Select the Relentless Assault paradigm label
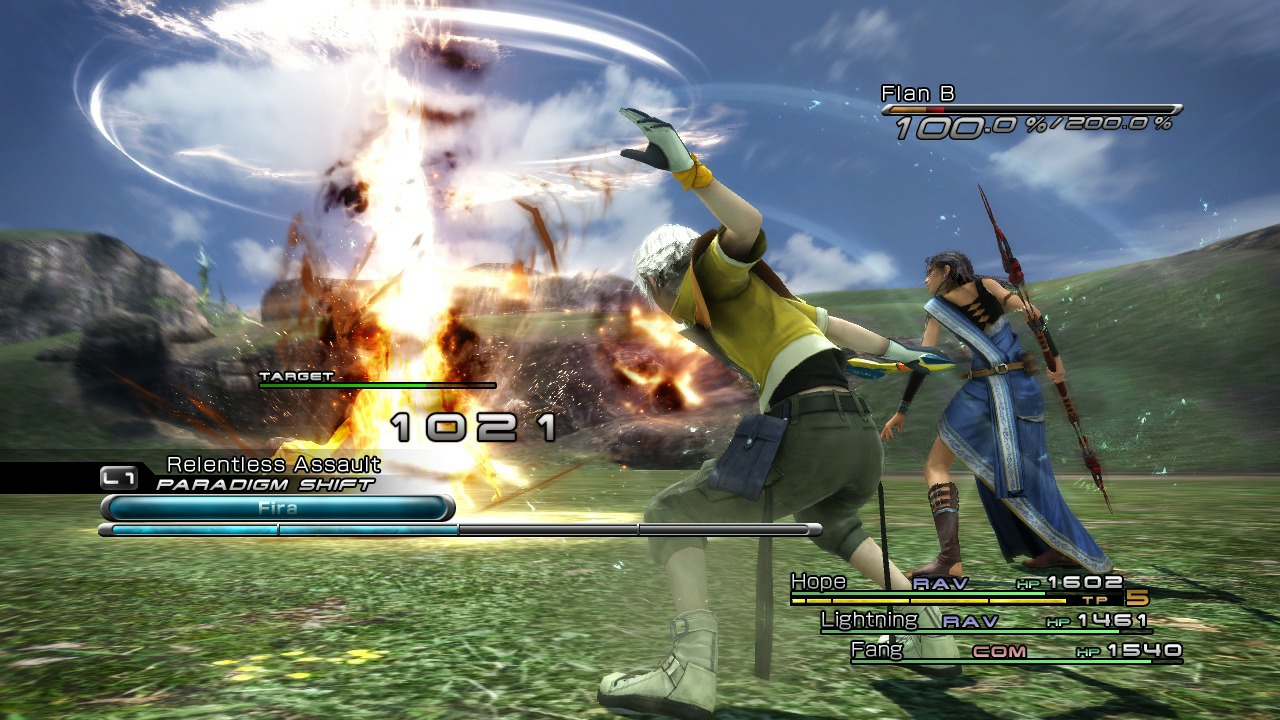The height and width of the screenshot is (720, 1280). click(271, 465)
